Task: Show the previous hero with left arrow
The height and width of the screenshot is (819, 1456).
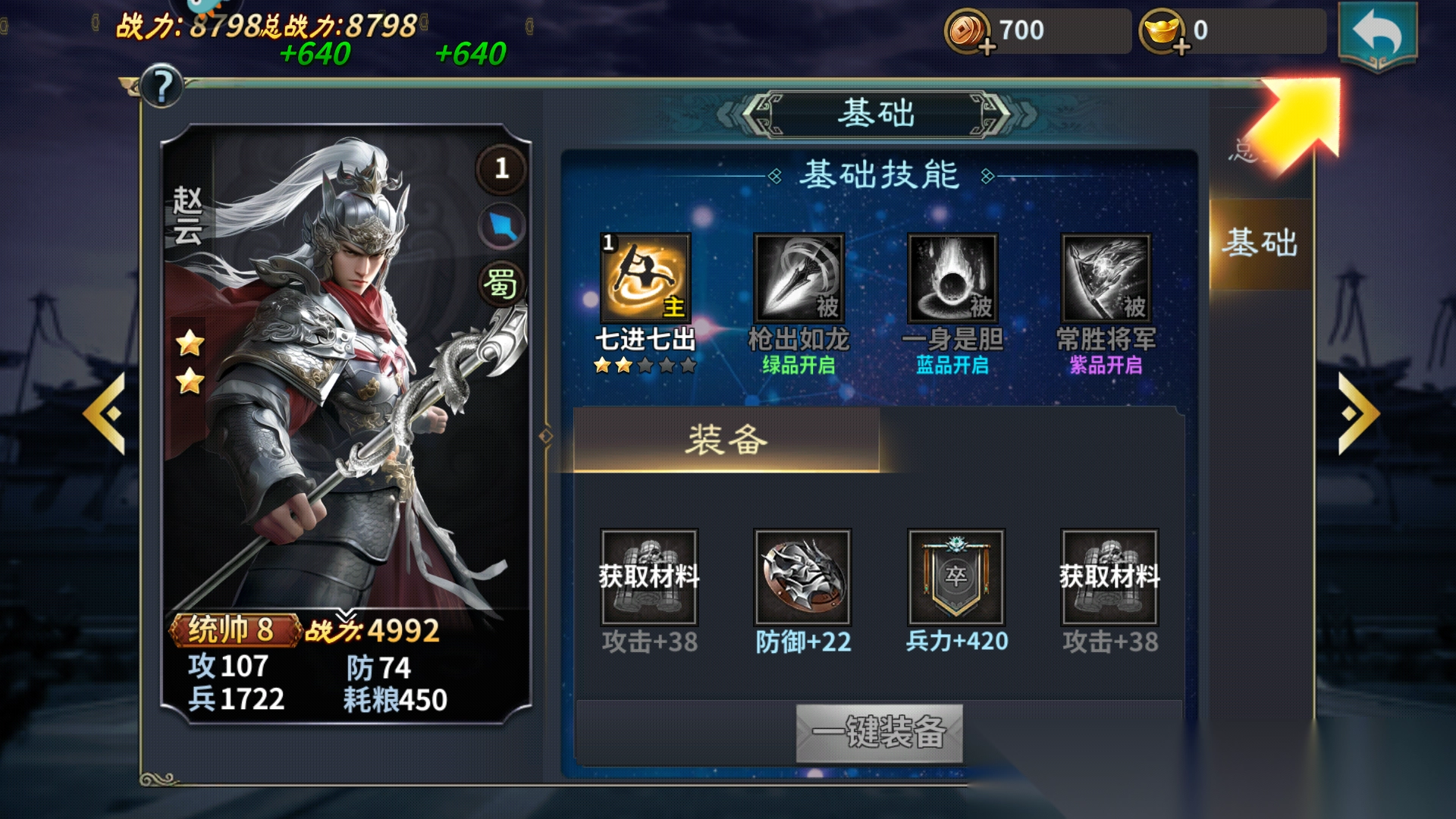Action: 105,414
